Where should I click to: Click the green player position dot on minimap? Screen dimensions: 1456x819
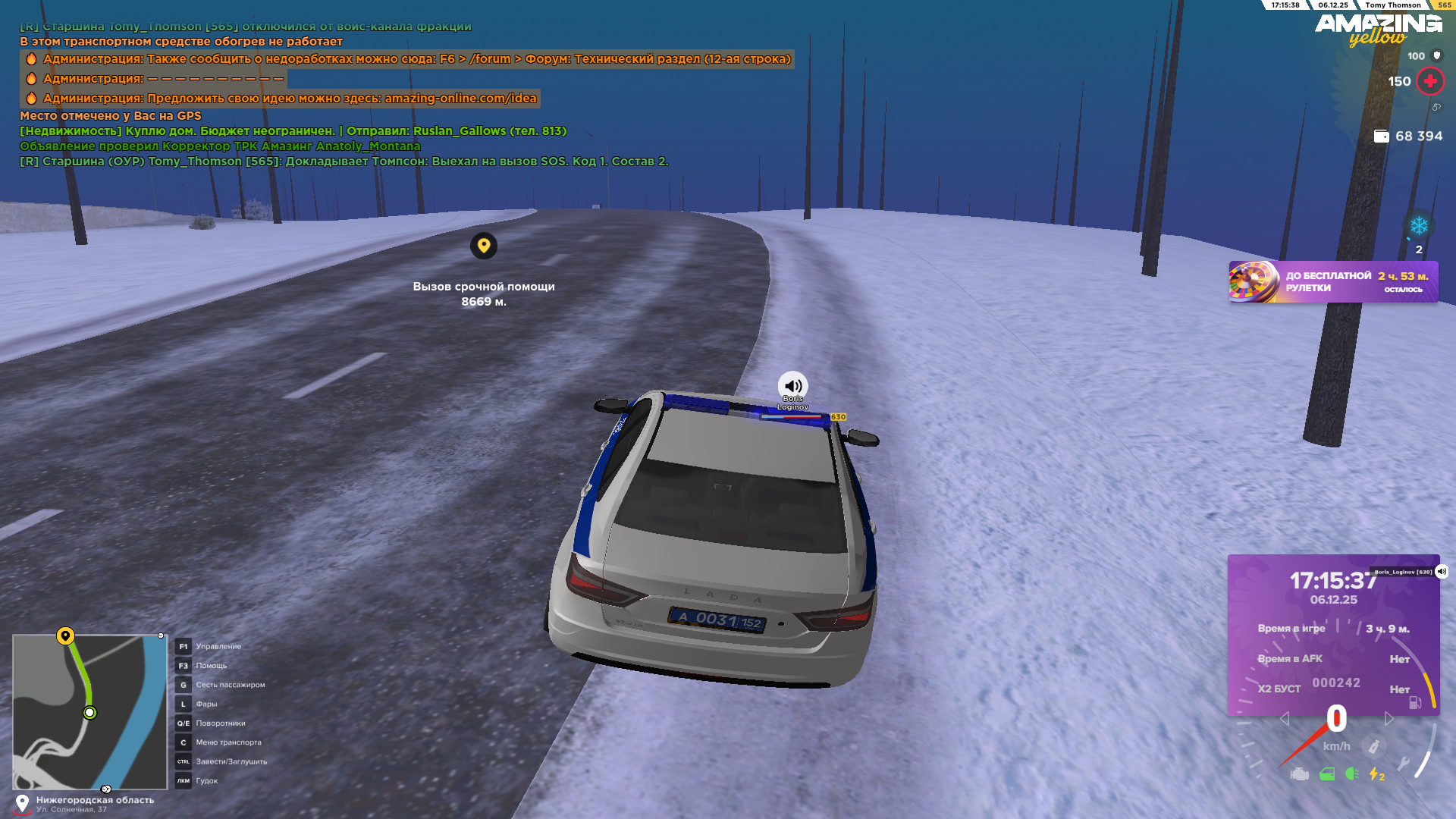(x=89, y=713)
